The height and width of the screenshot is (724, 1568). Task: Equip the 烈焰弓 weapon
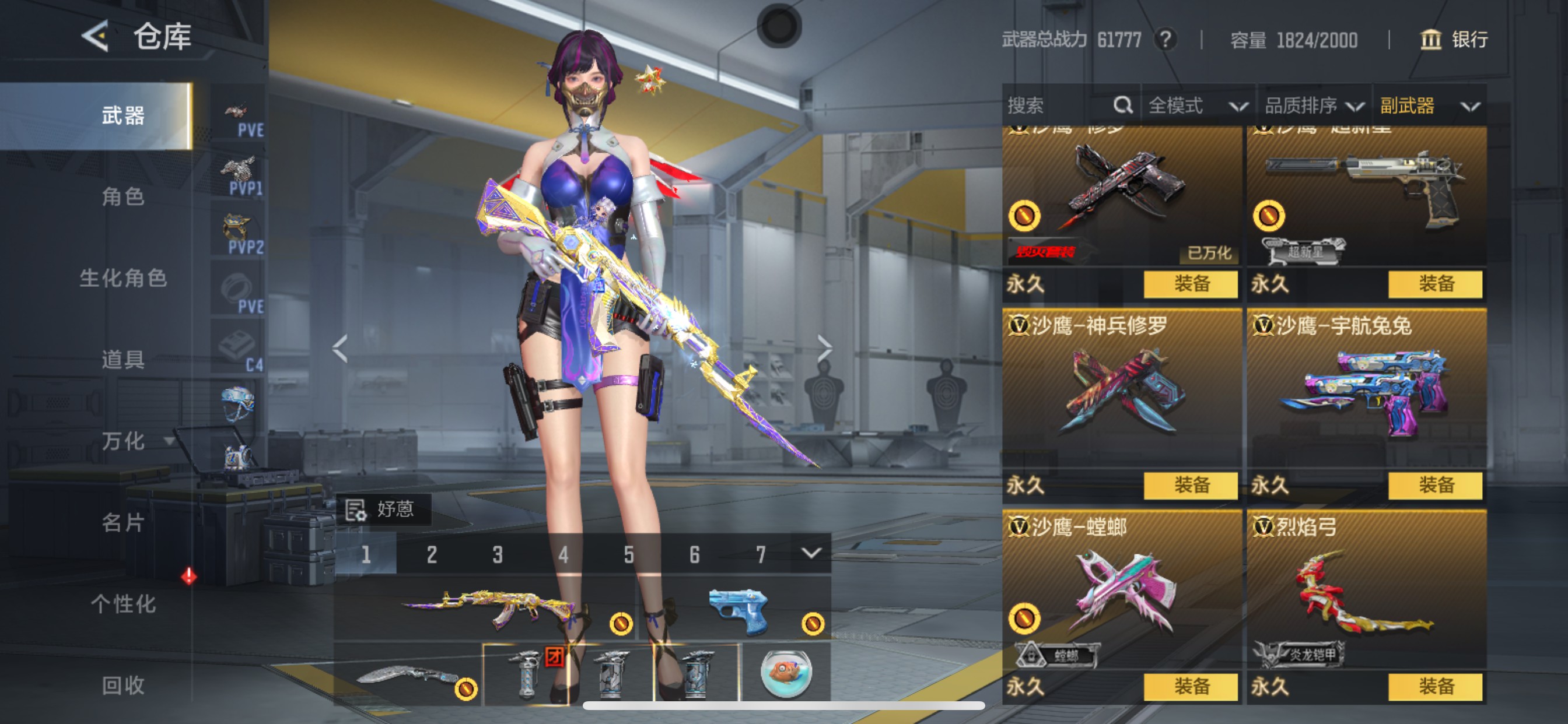(x=1437, y=686)
